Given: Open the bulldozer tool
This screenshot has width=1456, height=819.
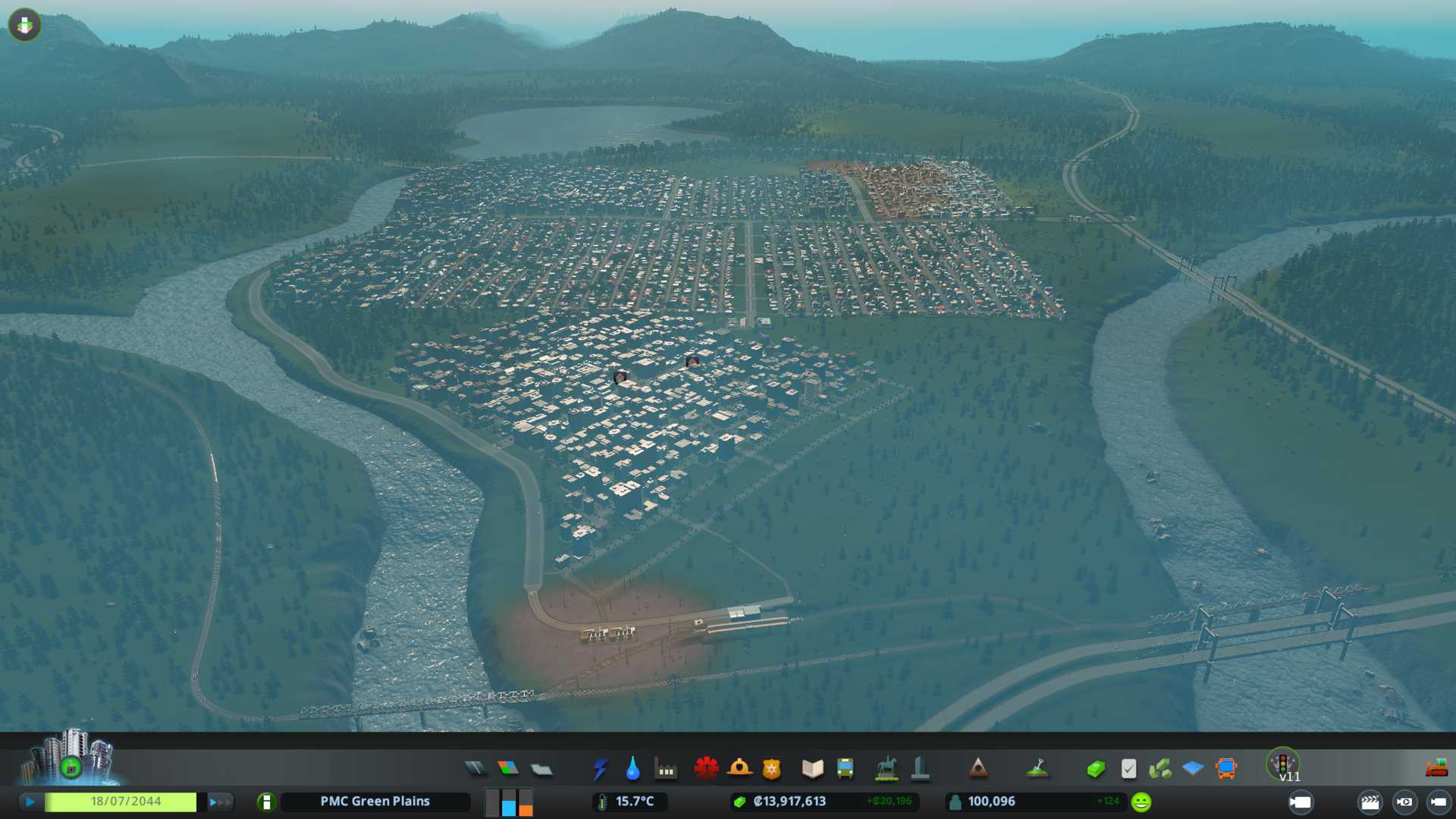Looking at the screenshot, I should click(1436, 769).
